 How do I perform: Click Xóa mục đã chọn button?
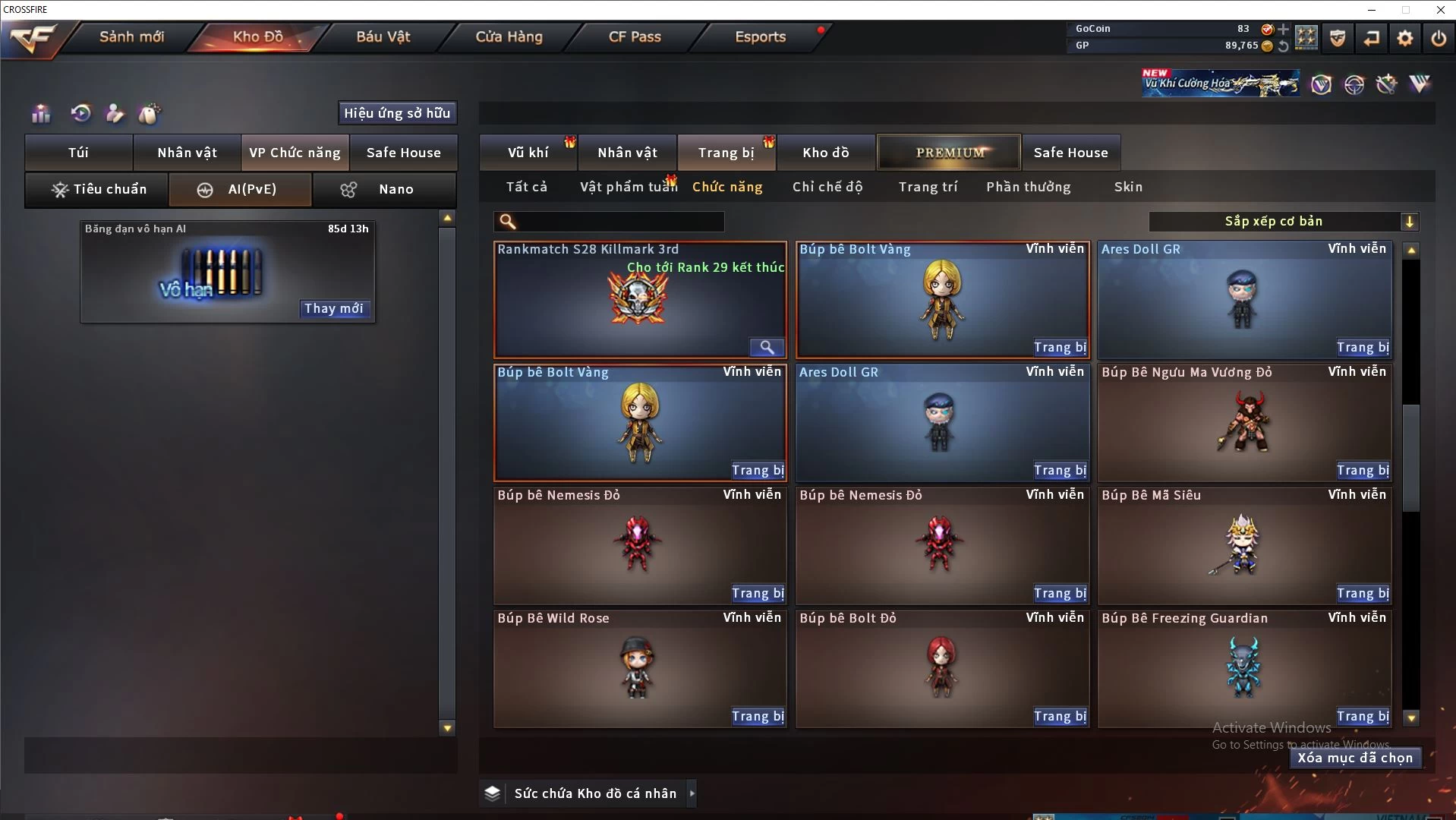[1355, 758]
